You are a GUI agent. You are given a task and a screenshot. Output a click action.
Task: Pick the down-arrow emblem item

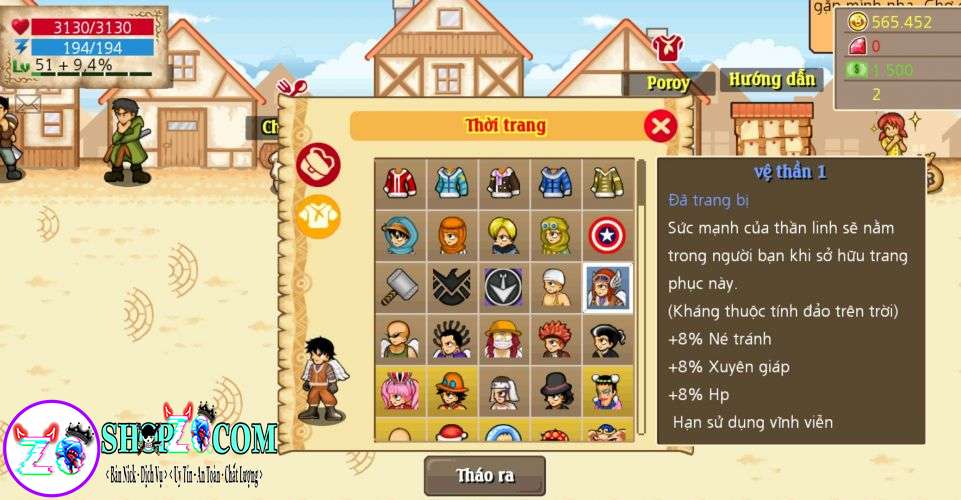[504, 286]
